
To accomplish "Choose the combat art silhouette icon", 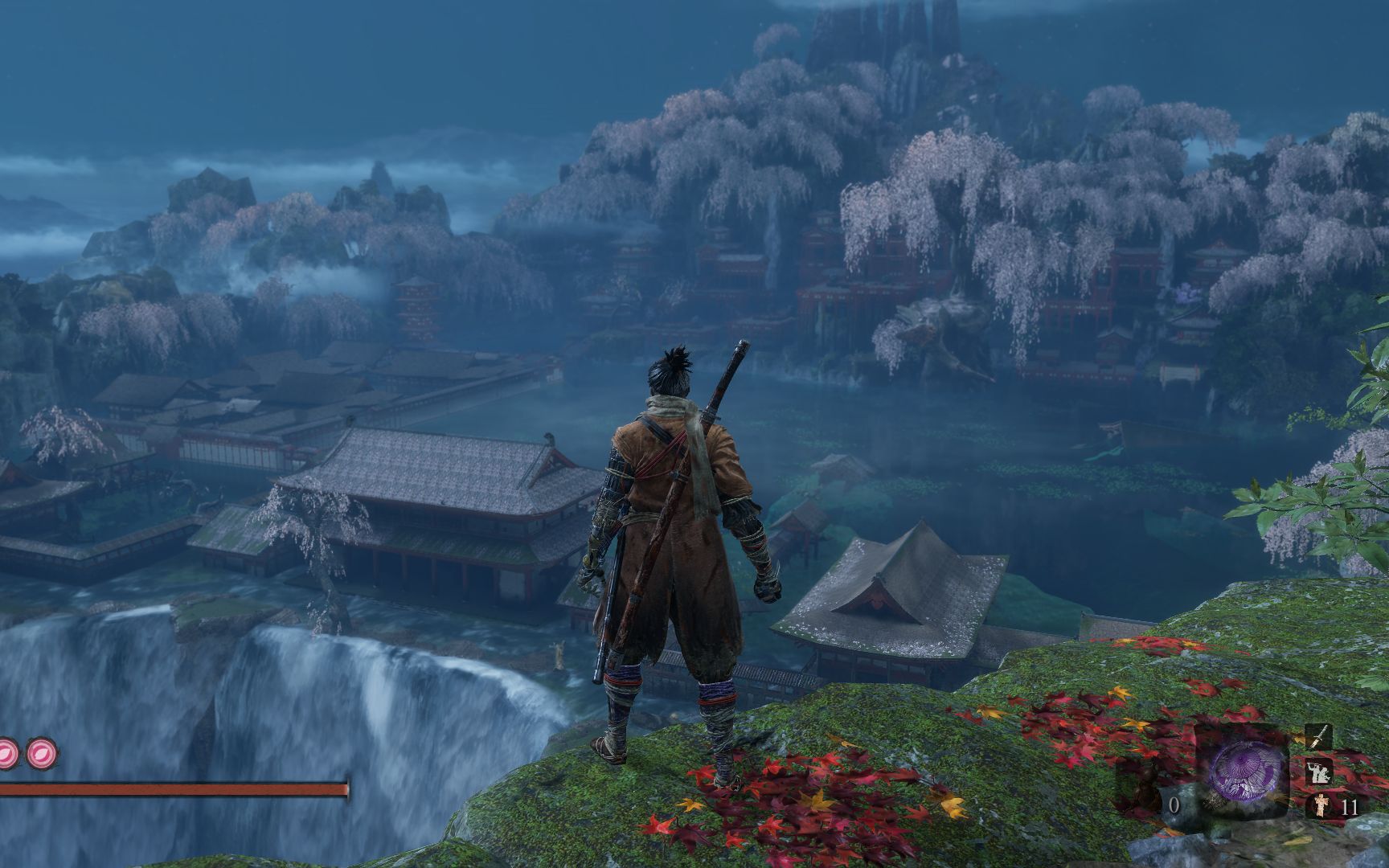I will point(1318,772).
